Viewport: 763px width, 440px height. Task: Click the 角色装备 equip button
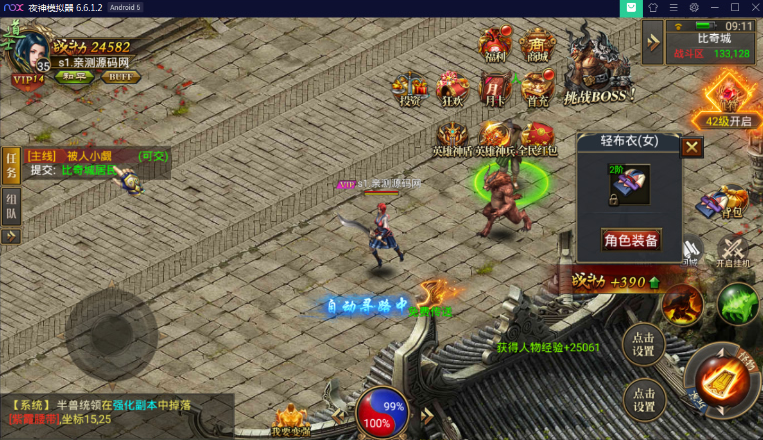(x=631, y=240)
